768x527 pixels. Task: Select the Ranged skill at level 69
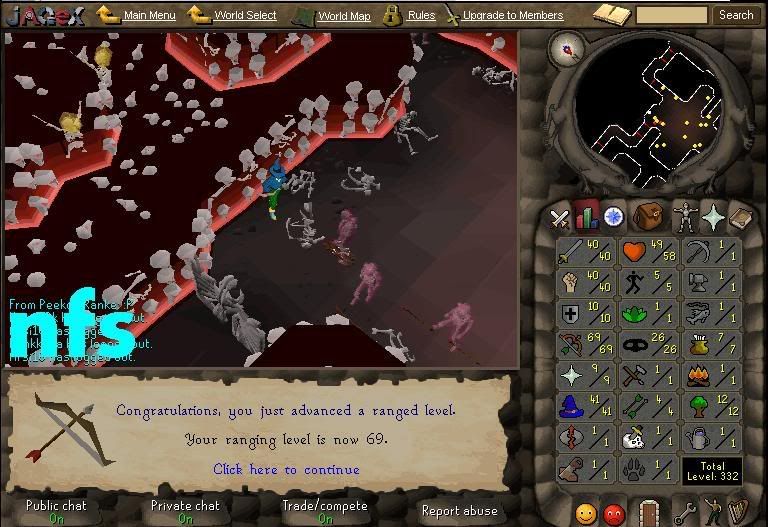tap(585, 346)
